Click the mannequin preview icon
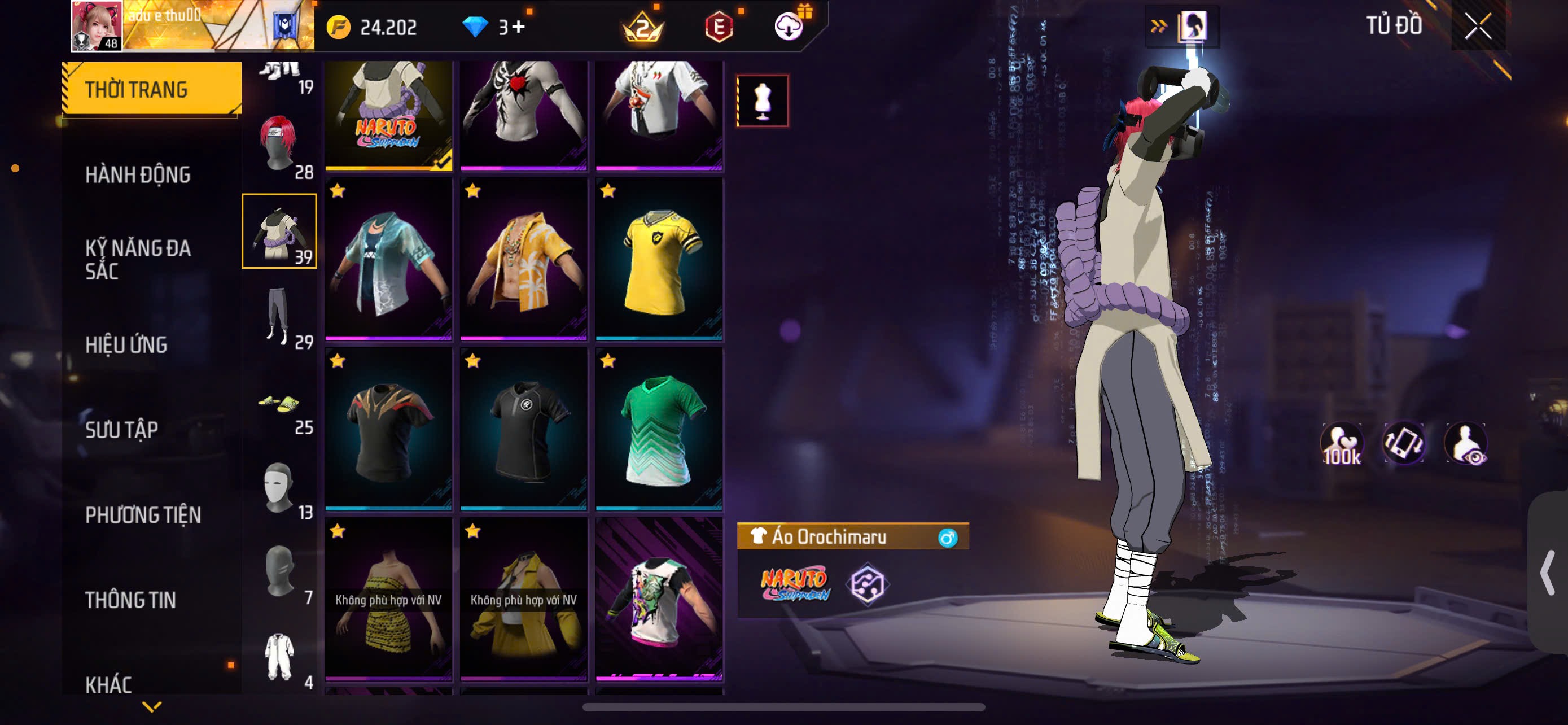Image resolution: width=1568 pixels, height=725 pixels. (x=762, y=101)
